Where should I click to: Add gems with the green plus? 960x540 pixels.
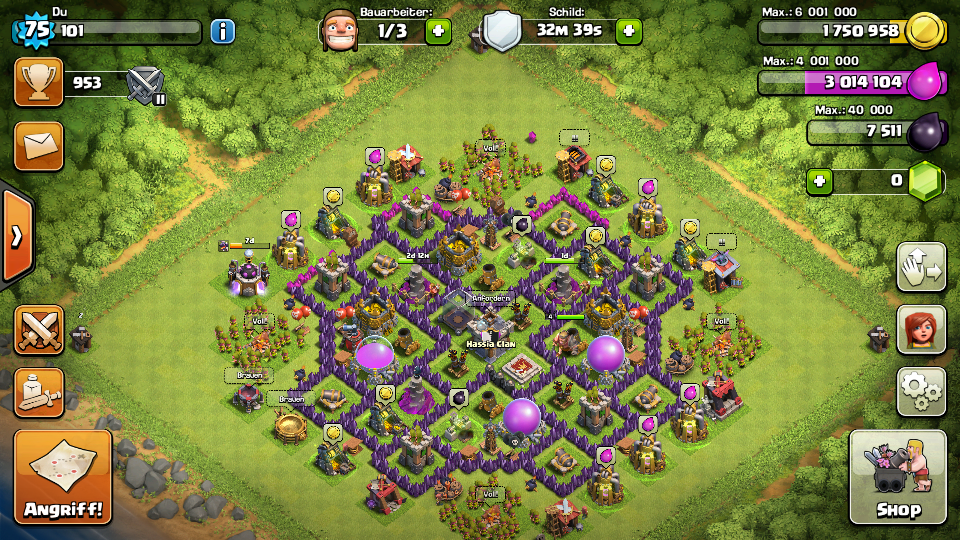coord(821,182)
